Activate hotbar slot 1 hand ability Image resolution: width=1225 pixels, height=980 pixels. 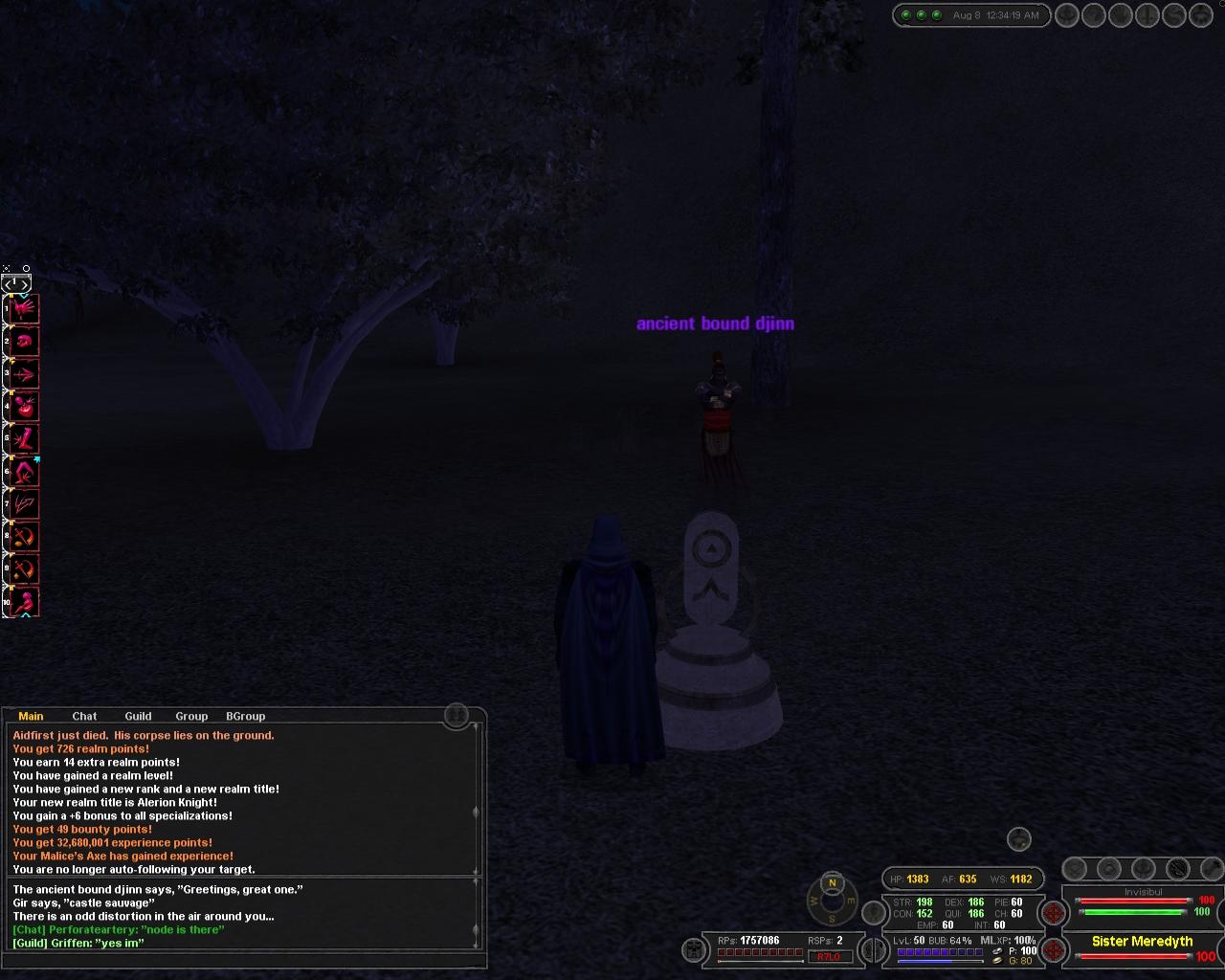(x=24, y=308)
